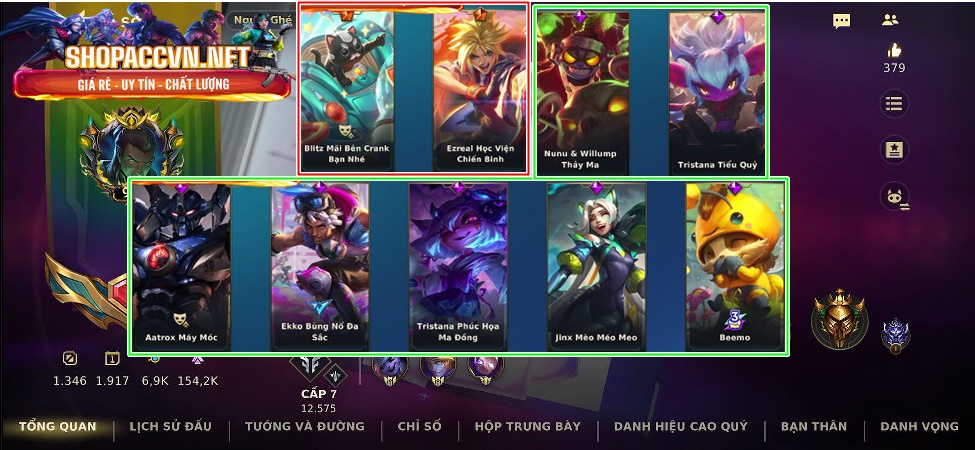This screenshot has height=450, width=975.
Task: Choose the Ekko Bùng Nổ Đa Sắc card
Action: (320, 266)
